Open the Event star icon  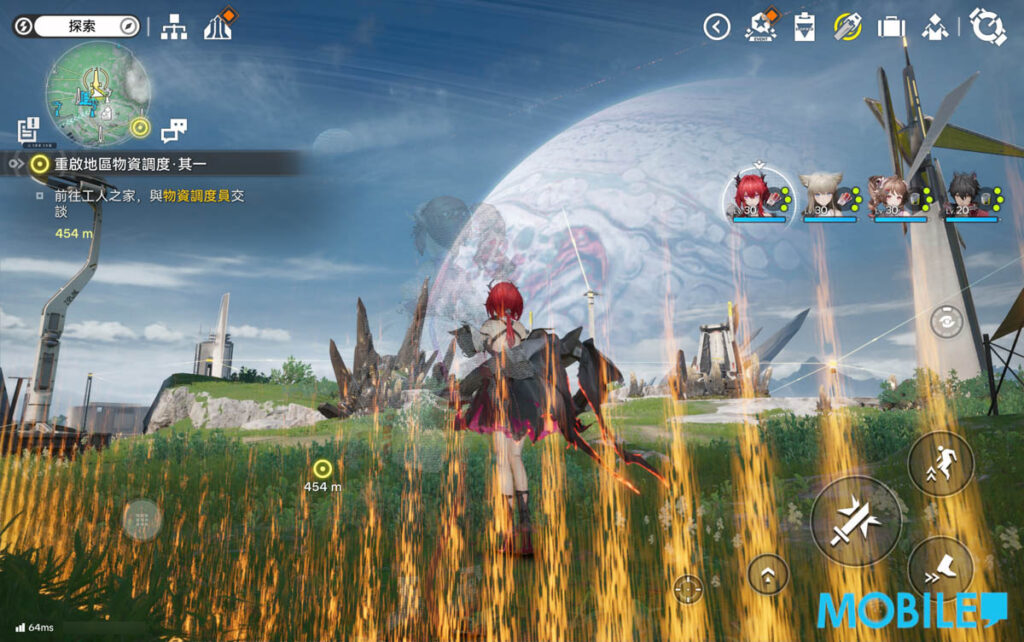coord(761,27)
